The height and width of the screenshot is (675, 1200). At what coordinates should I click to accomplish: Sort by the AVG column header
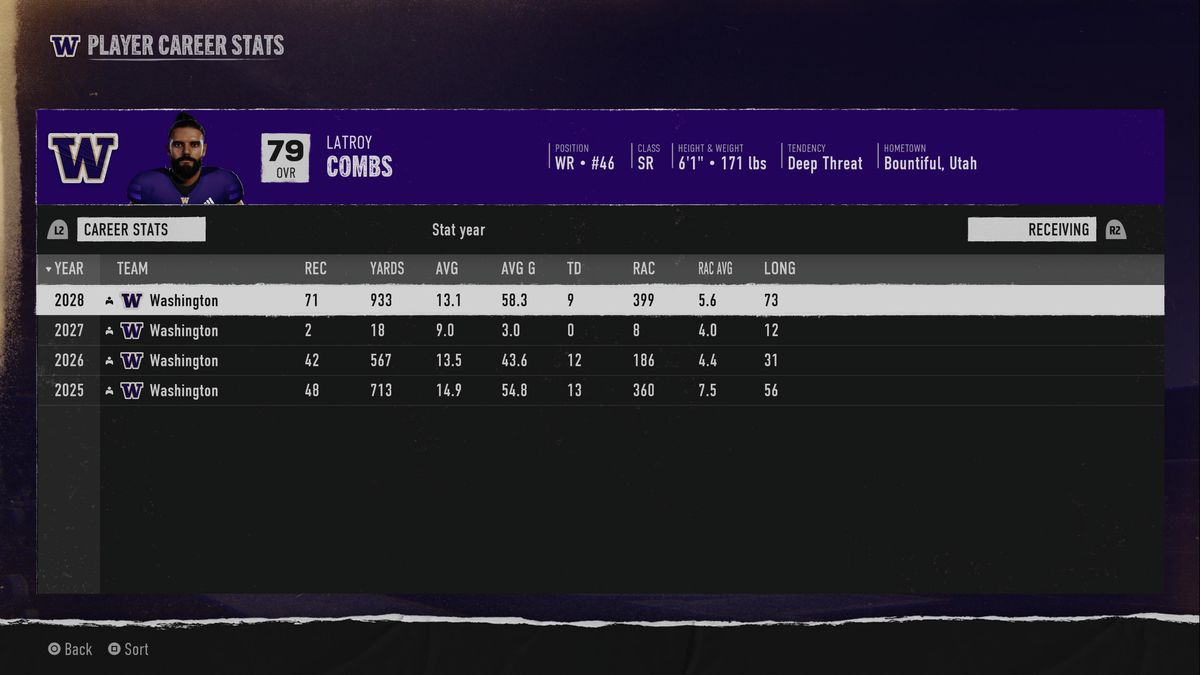point(447,268)
